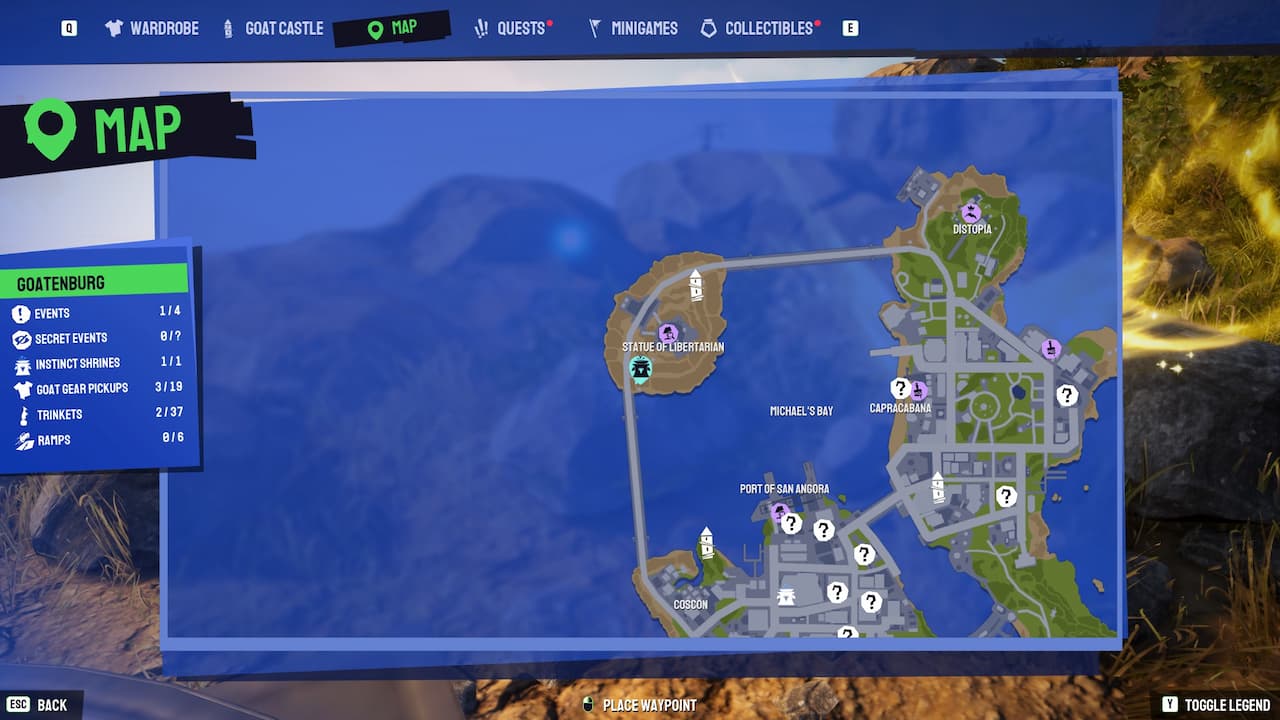Select the teal Instinct Shrine marker near Statue of Libertarian
The height and width of the screenshot is (720, 1280).
(640, 369)
